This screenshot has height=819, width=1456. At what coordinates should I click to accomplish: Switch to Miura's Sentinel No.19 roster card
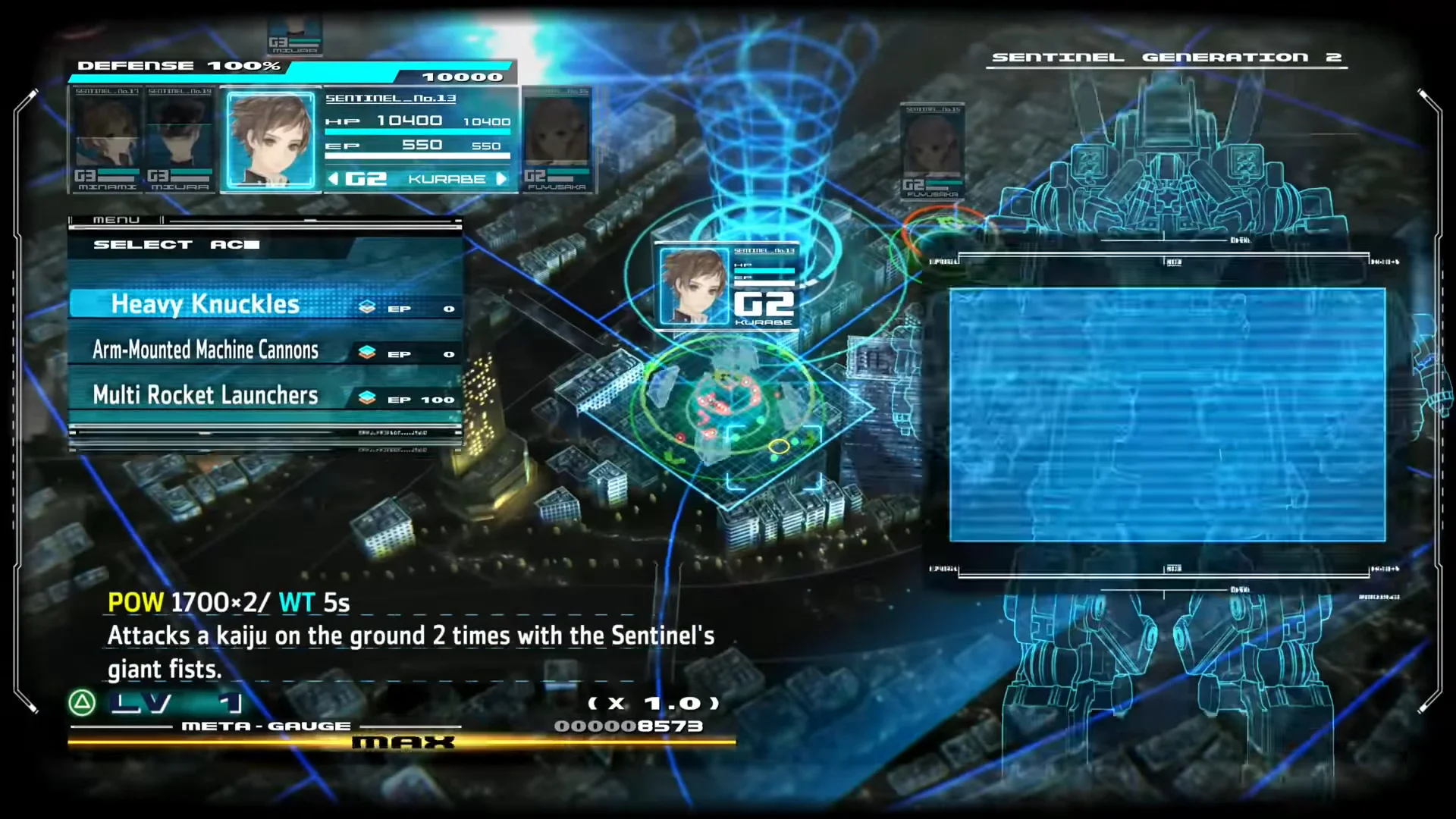tap(180, 139)
